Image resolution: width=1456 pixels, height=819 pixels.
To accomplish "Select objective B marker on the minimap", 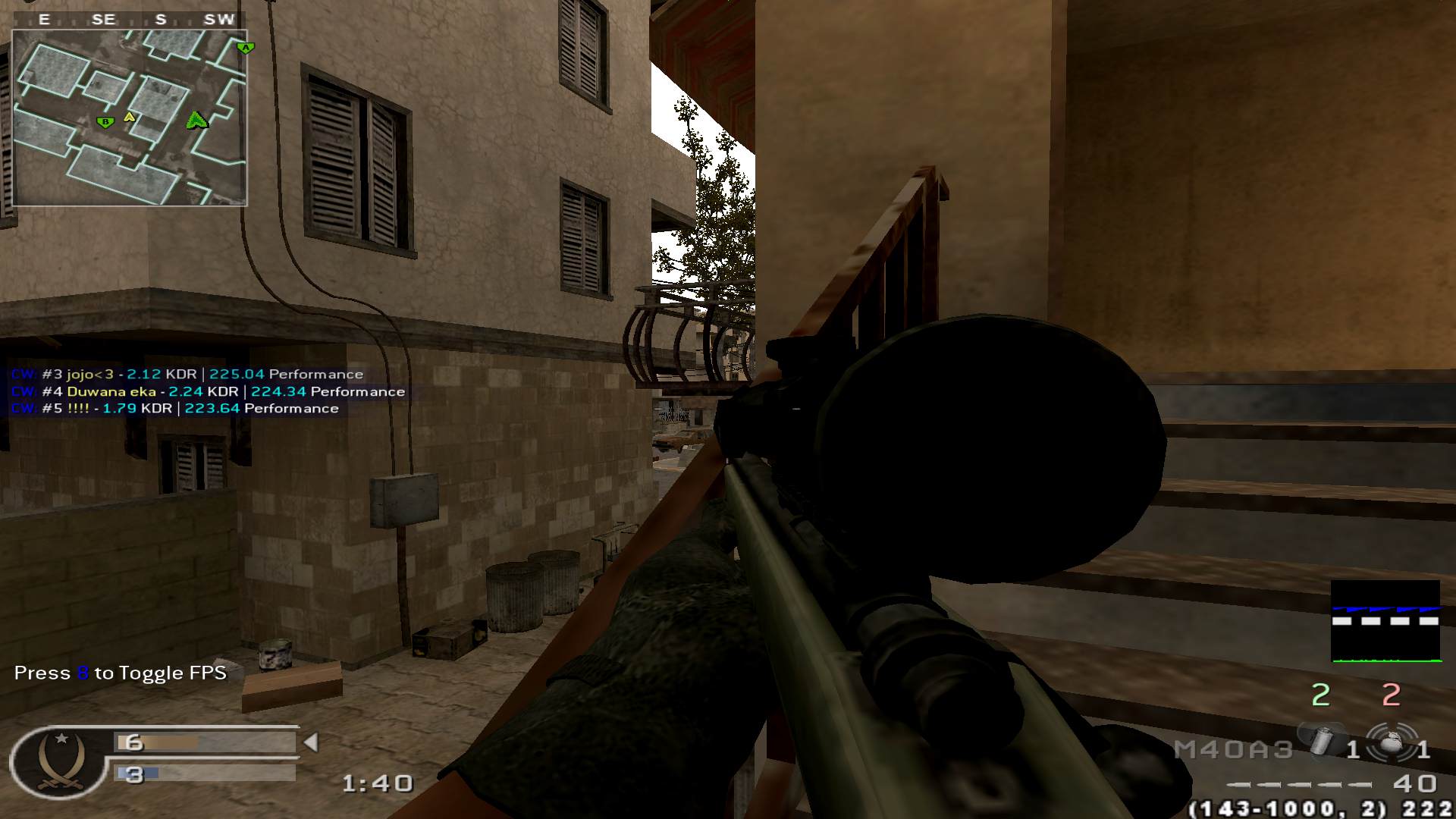I will pos(105,121).
